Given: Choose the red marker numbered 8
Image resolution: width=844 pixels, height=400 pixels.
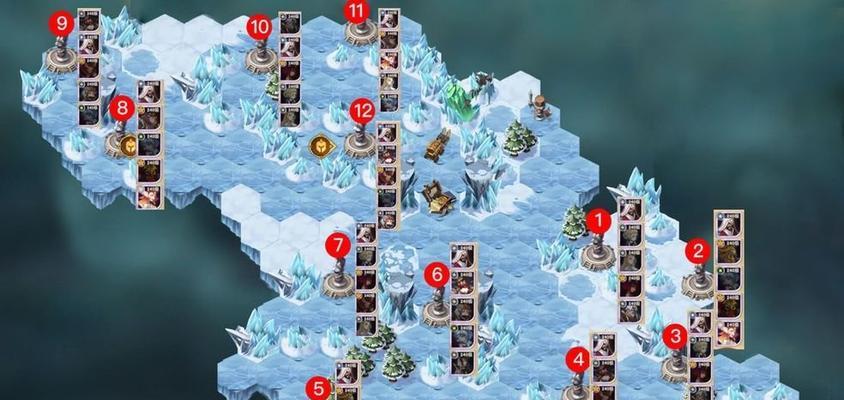Looking at the screenshot, I should pyautogui.click(x=123, y=107).
